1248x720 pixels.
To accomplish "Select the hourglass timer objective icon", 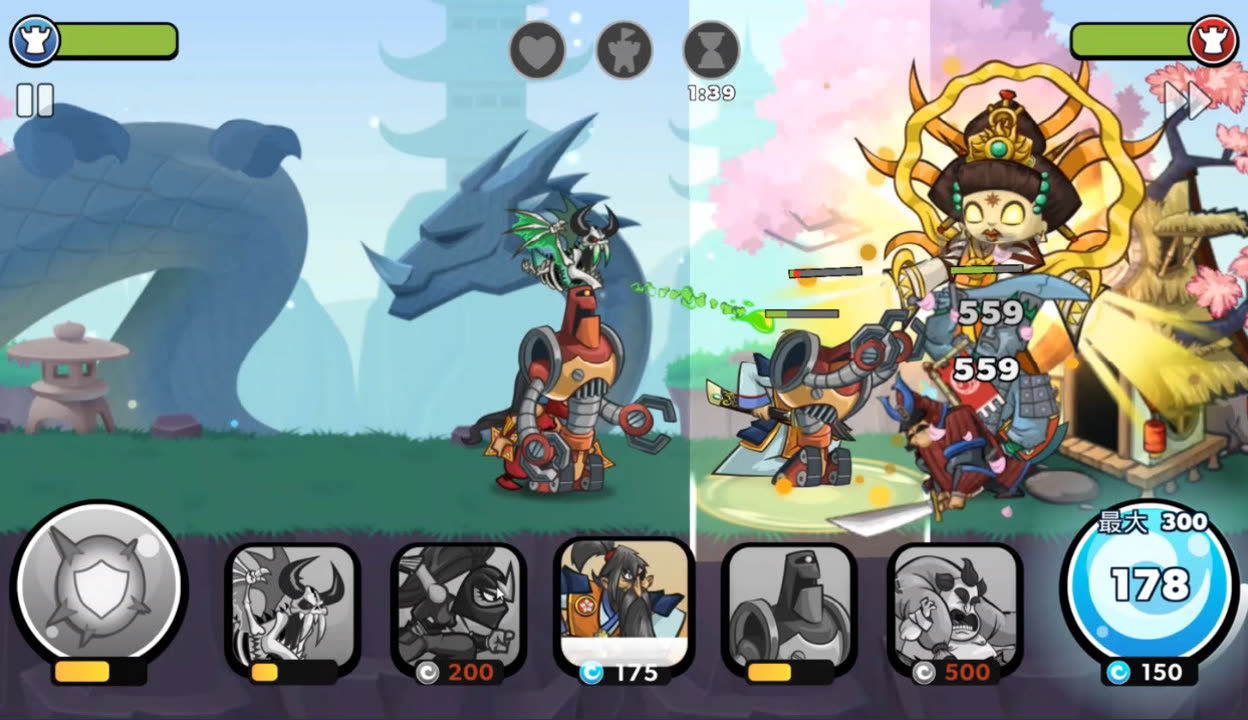I will 711,50.
